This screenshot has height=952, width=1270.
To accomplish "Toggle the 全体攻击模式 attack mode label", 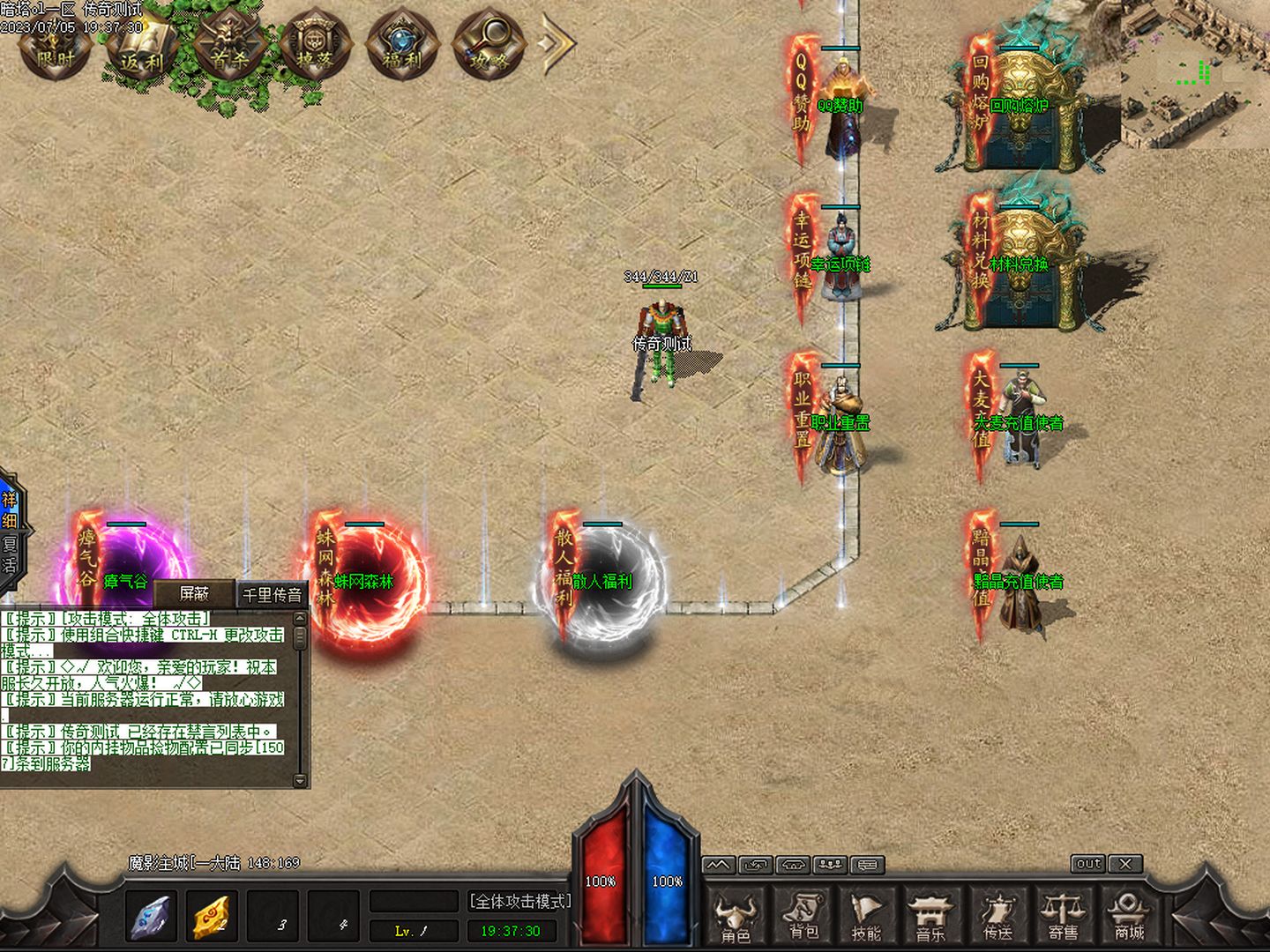I will pos(519,901).
